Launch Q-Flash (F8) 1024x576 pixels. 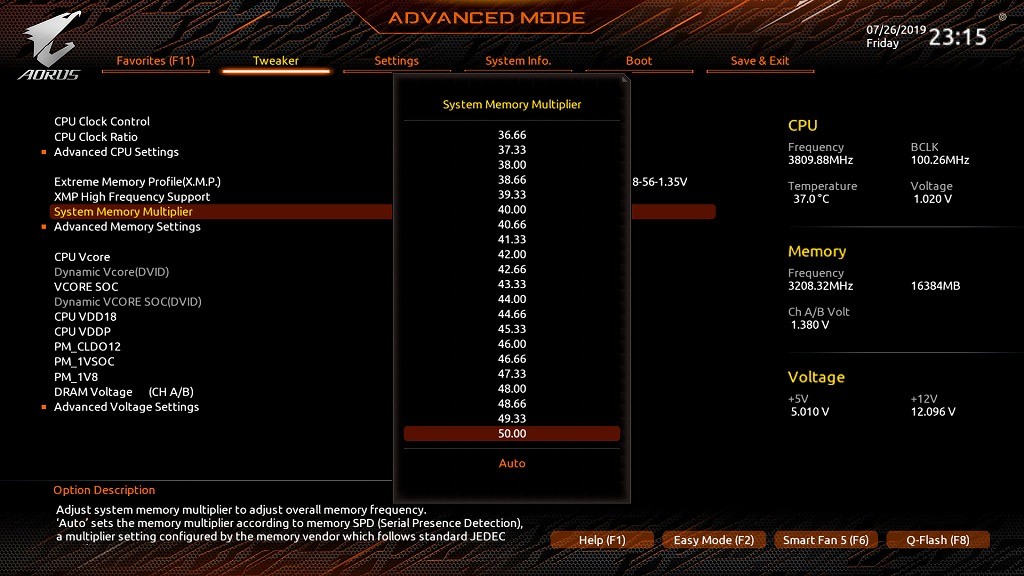(938, 540)
